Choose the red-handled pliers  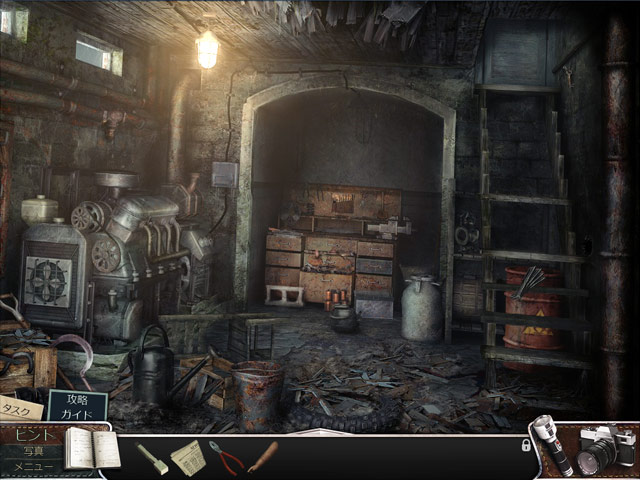click(x=227, y=456)
